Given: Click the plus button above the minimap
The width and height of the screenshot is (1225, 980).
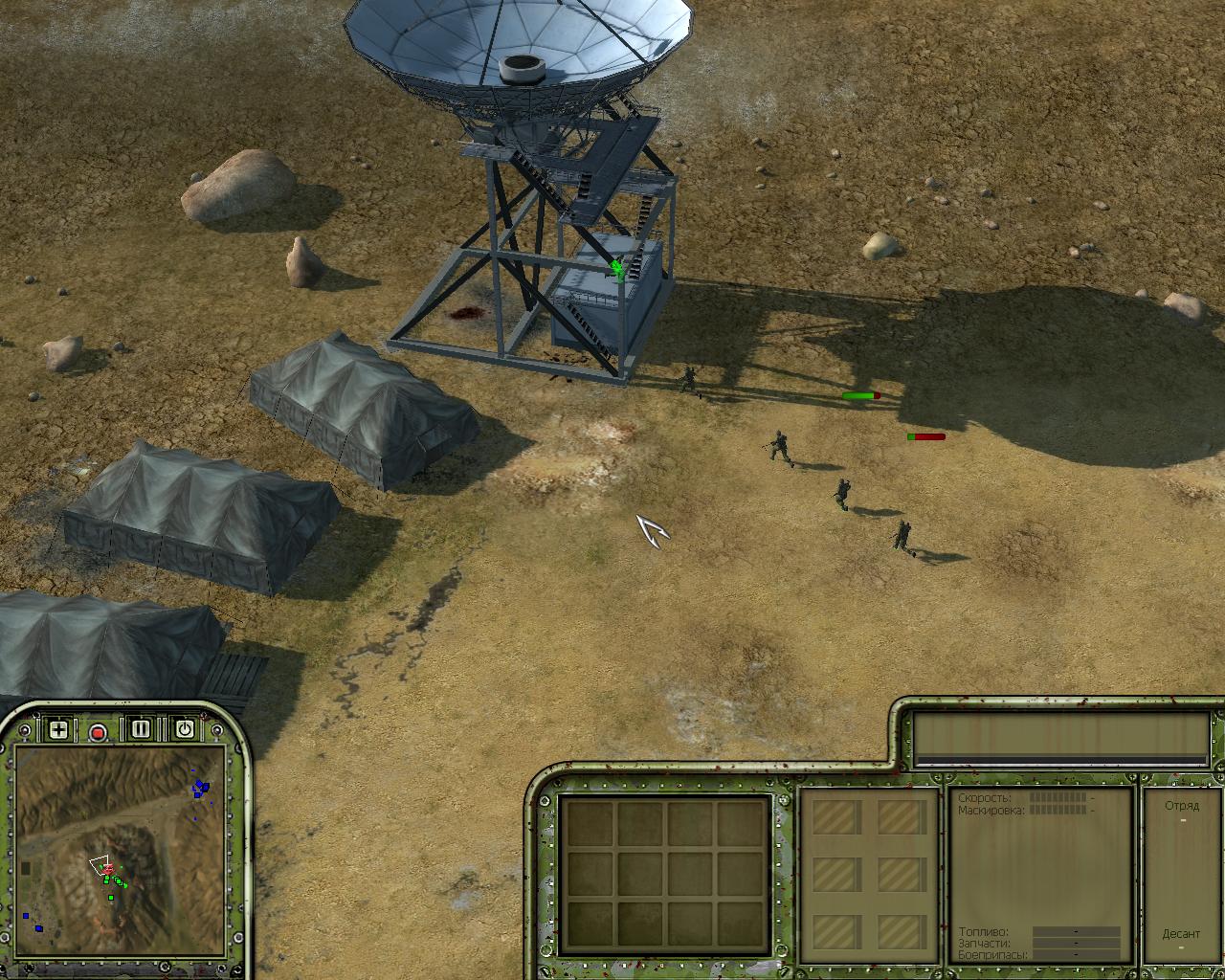Looking at the screenshot, I should tap(58, 730).
